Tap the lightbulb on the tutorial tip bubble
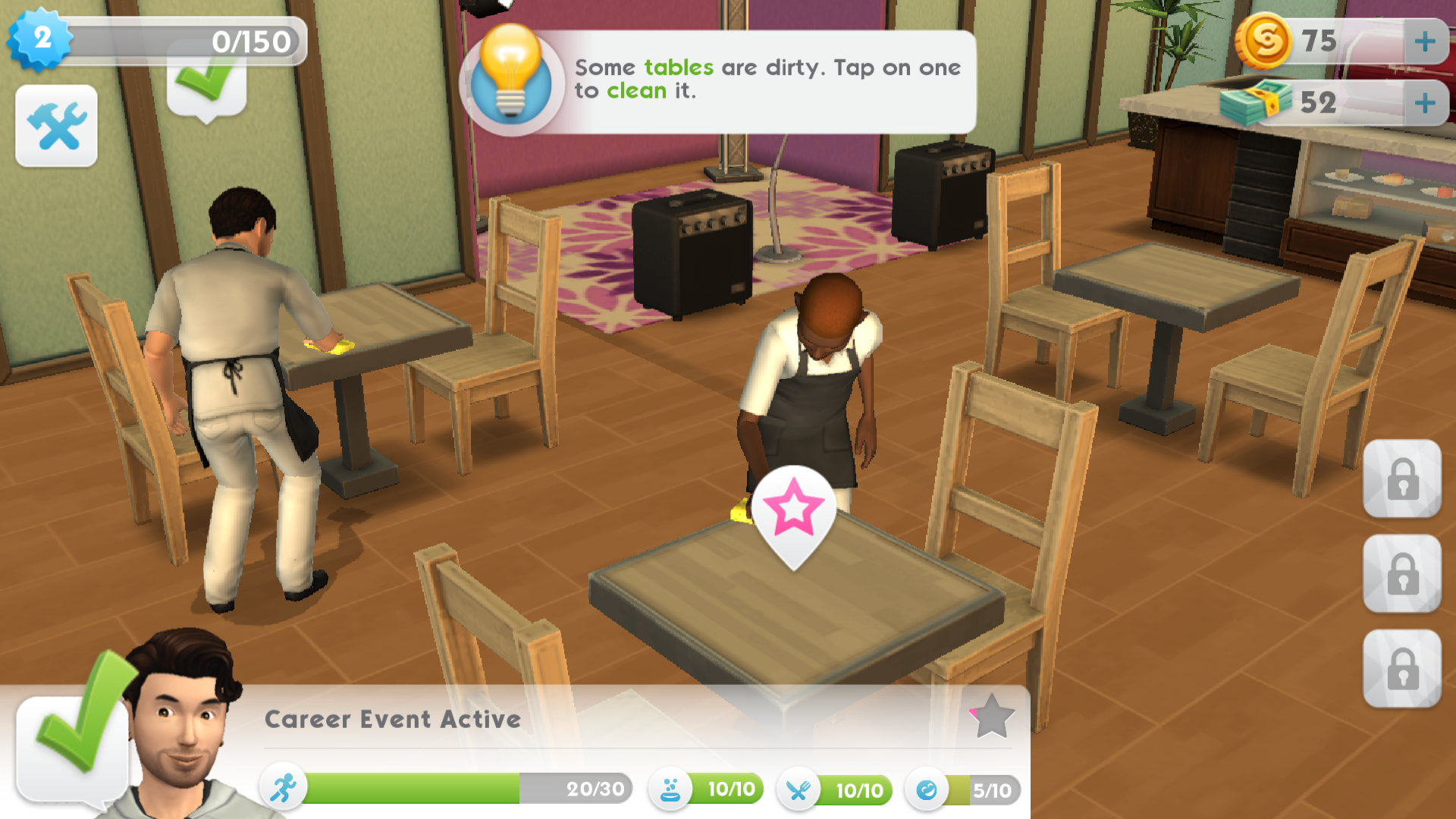 tap(513, 76)
